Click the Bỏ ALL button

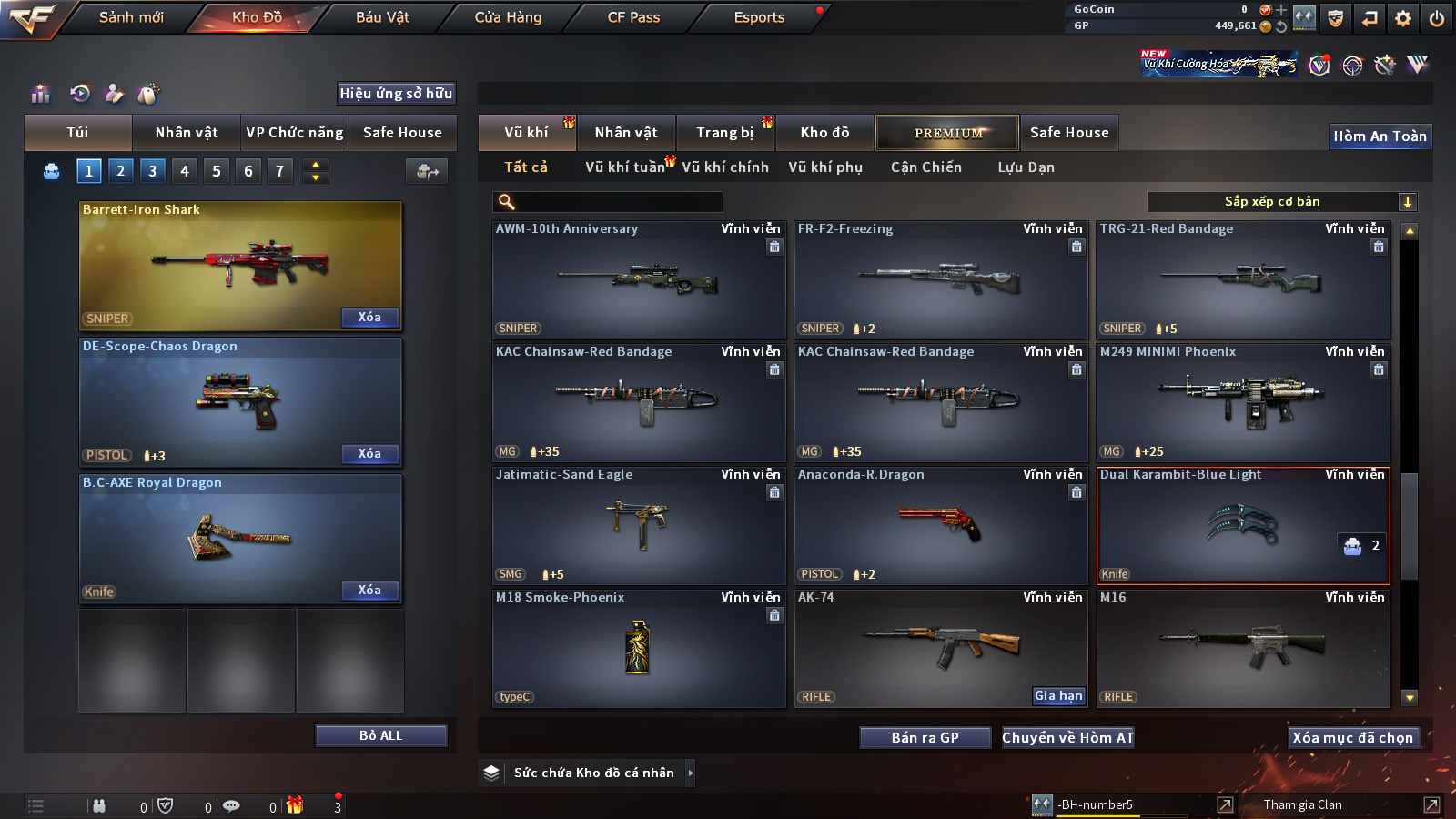point(380,735)
